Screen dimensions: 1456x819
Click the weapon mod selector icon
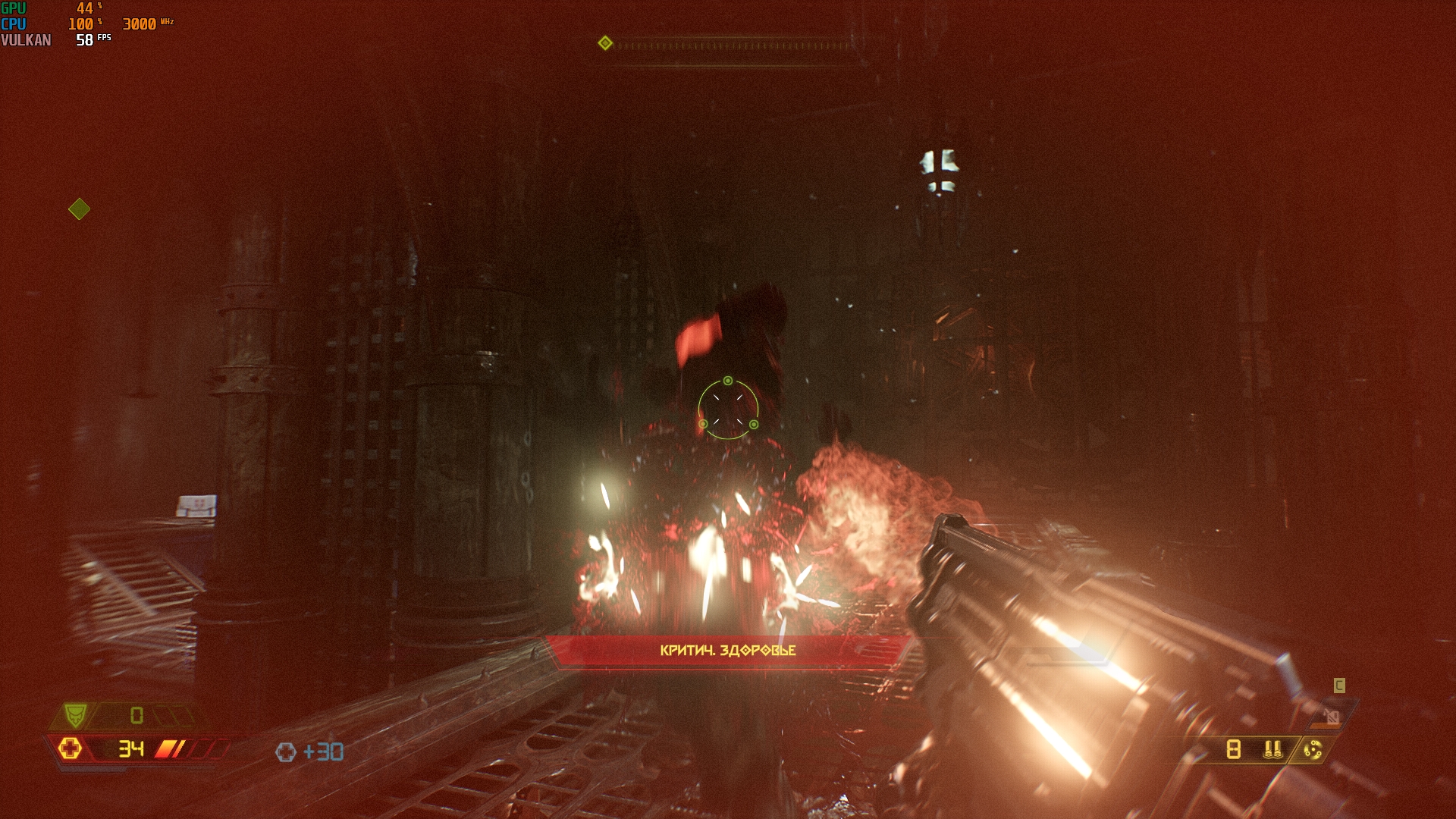[x=1313, y=750]
